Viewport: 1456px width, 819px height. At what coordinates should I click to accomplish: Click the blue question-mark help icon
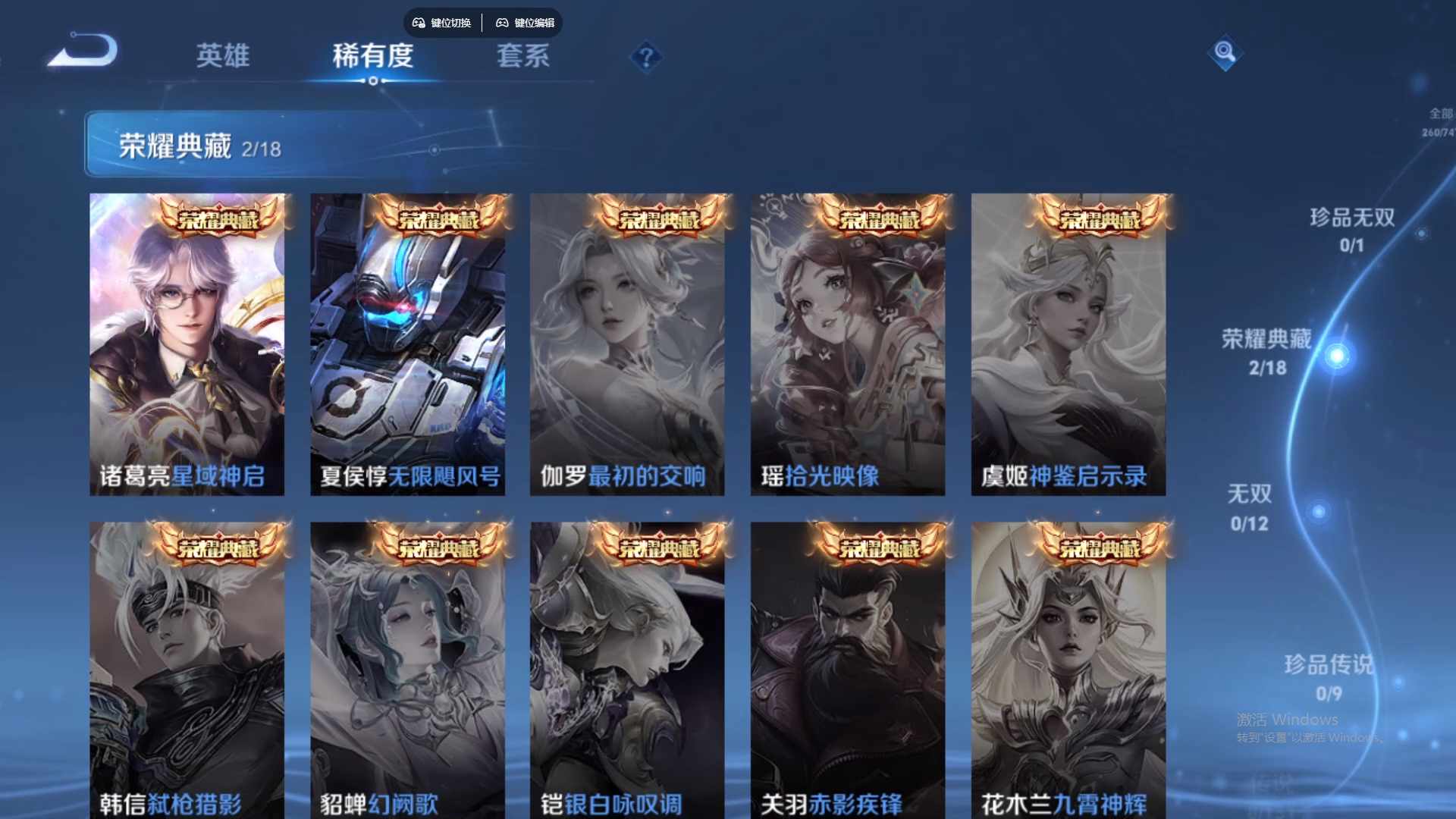645,56
